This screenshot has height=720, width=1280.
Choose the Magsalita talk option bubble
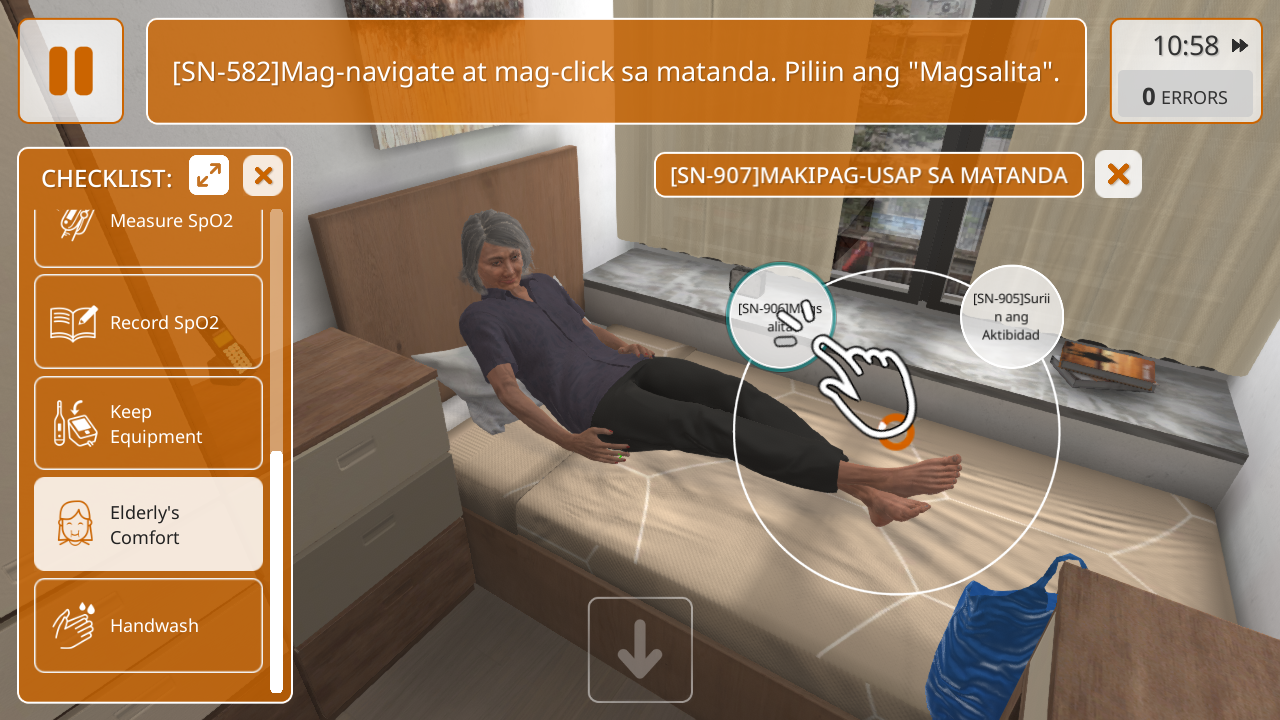click(781, 314)
